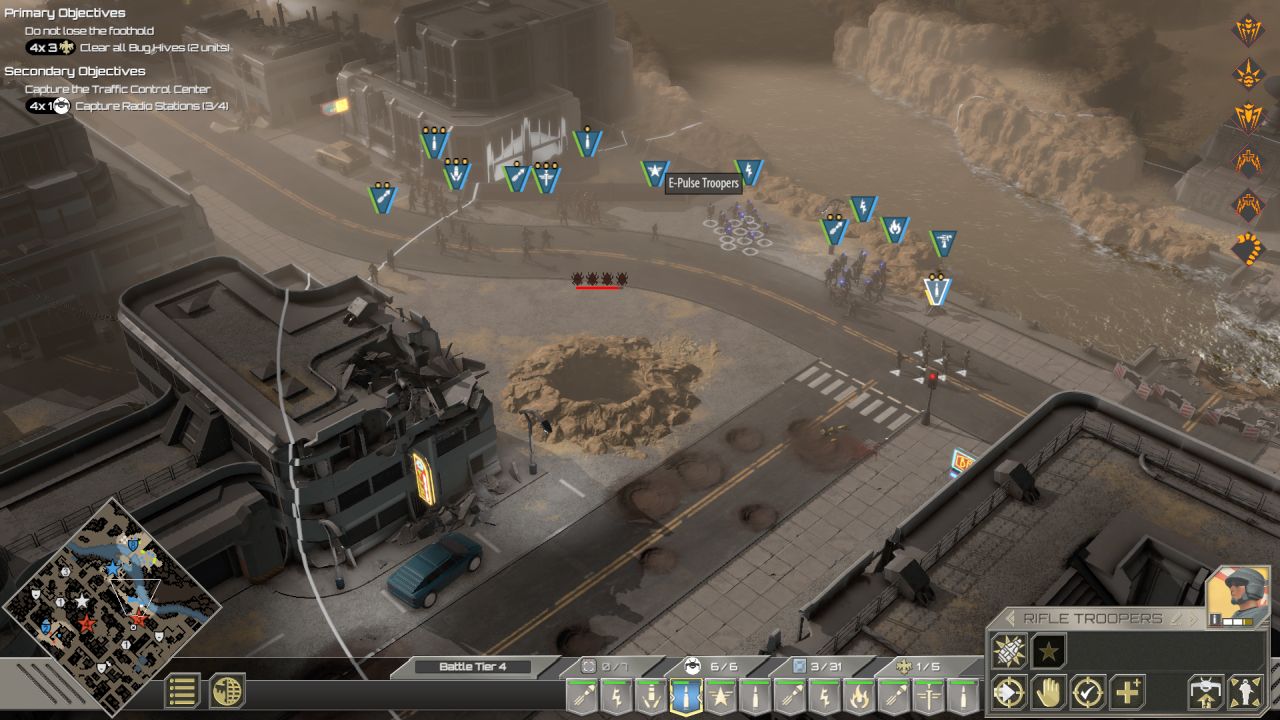The height and width of the screenshot is (720, 1280).
Task: Click the Capture Radio Stations objective
Action: (x=152, y=106)
